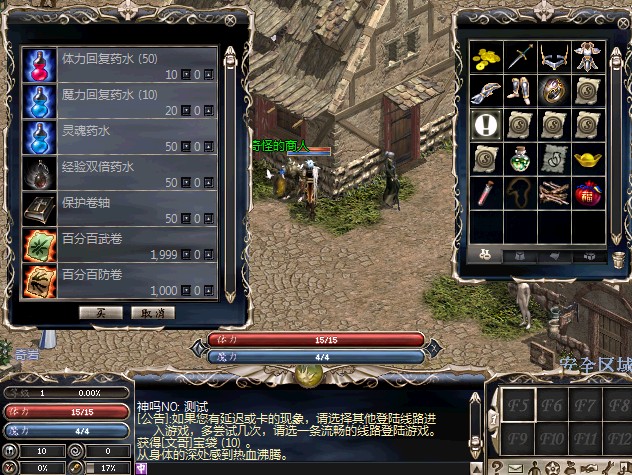
Task: Select the gold coins inventory slot
Action: click(486, 57)
